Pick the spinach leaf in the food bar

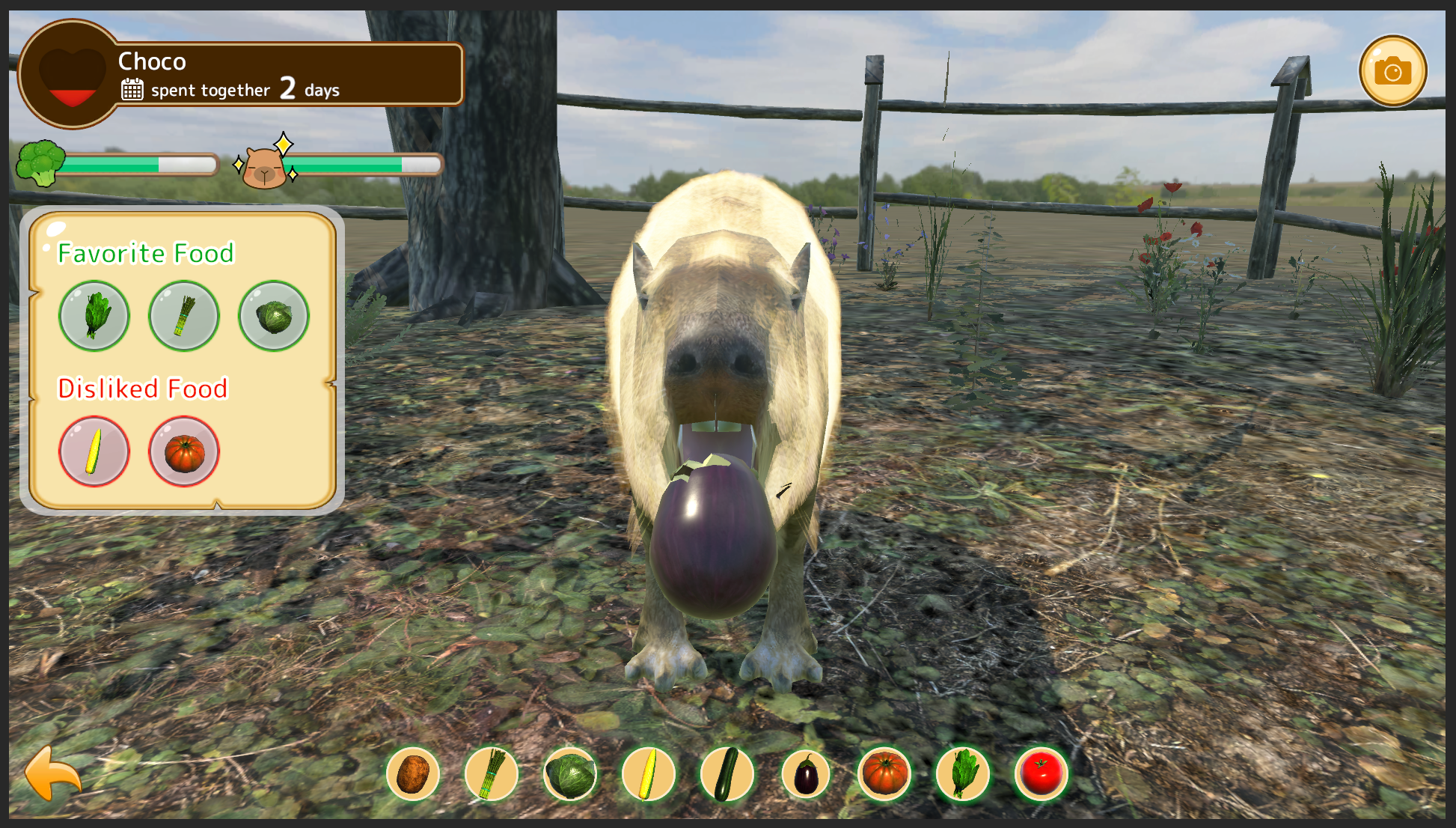[963, 774]
